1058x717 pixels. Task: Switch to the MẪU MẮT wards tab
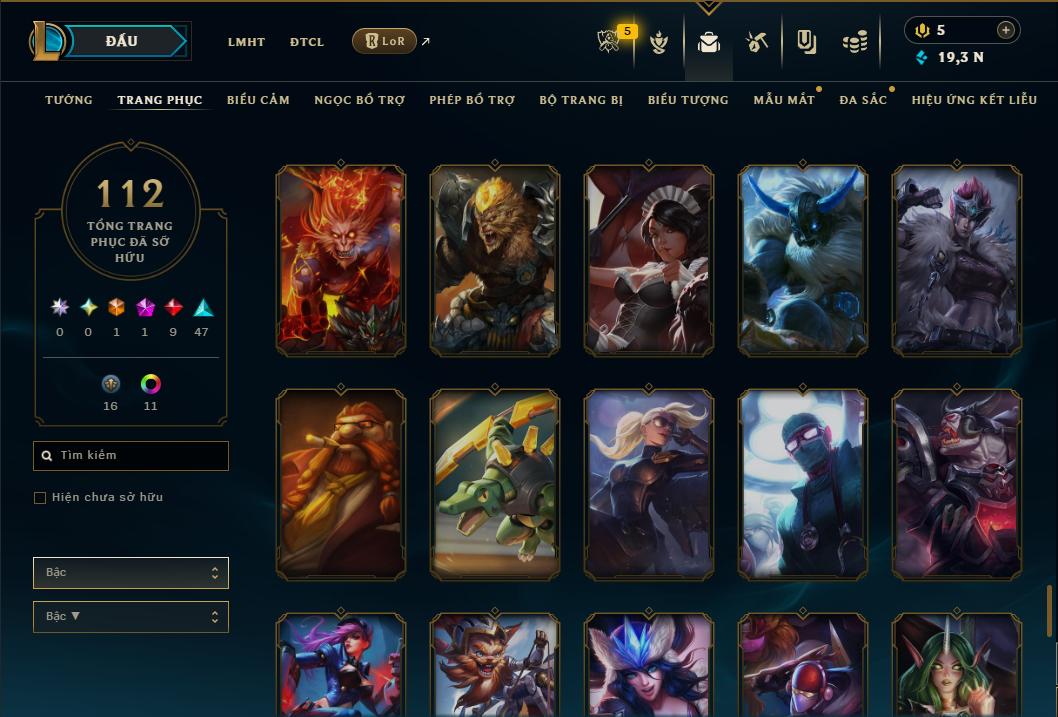(x=784, y=100)
